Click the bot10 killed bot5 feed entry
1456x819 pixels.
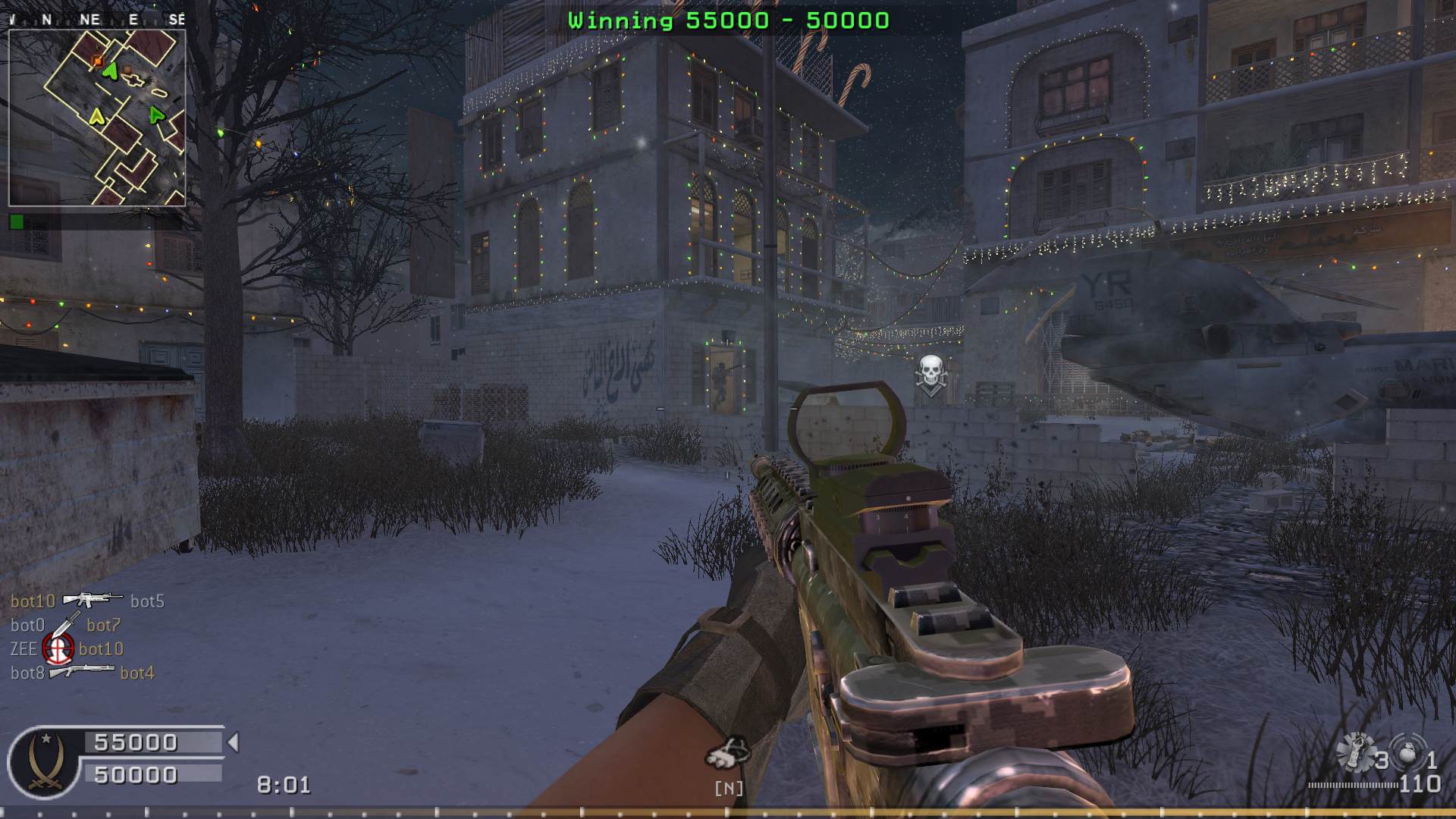point(87,601)
